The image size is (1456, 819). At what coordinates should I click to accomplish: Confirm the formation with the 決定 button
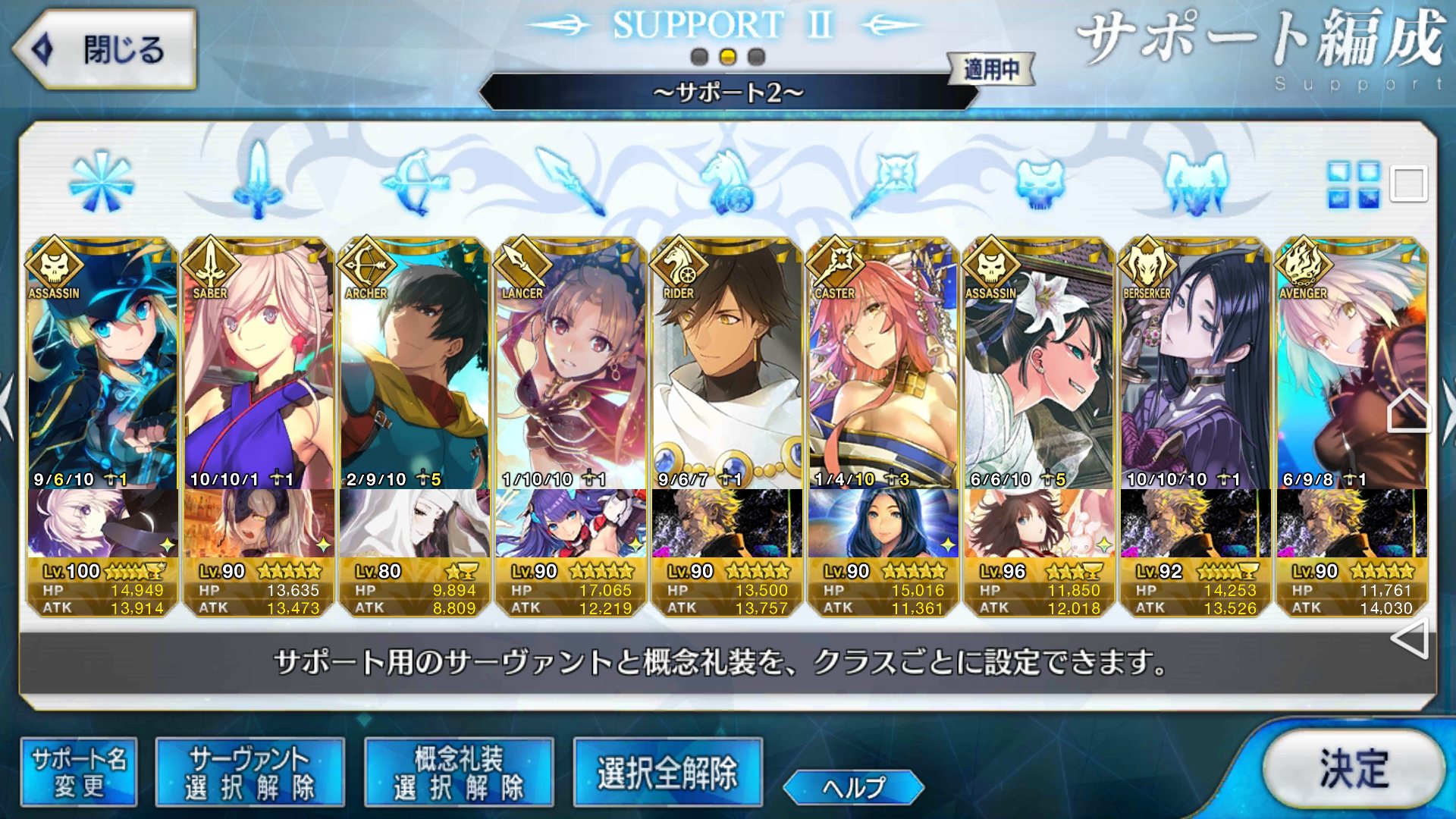tap(1354, 769)
